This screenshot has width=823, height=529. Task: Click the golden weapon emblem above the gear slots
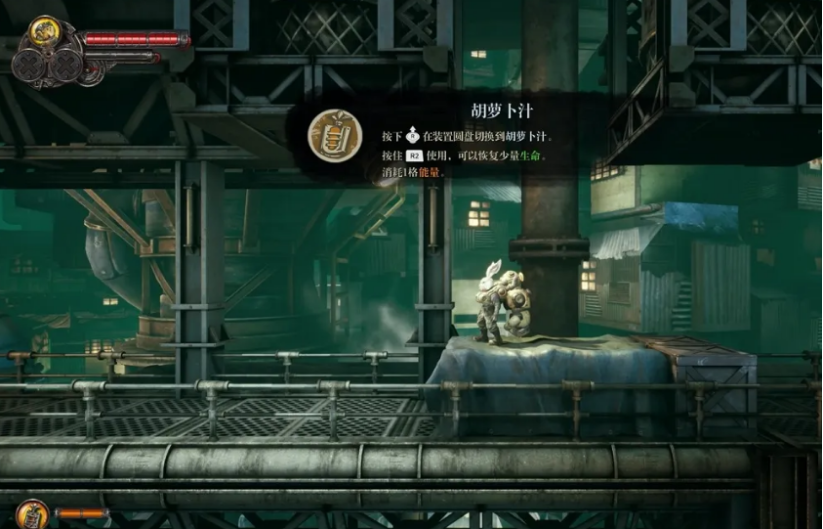pyautogui.click(x=43, y=30)
